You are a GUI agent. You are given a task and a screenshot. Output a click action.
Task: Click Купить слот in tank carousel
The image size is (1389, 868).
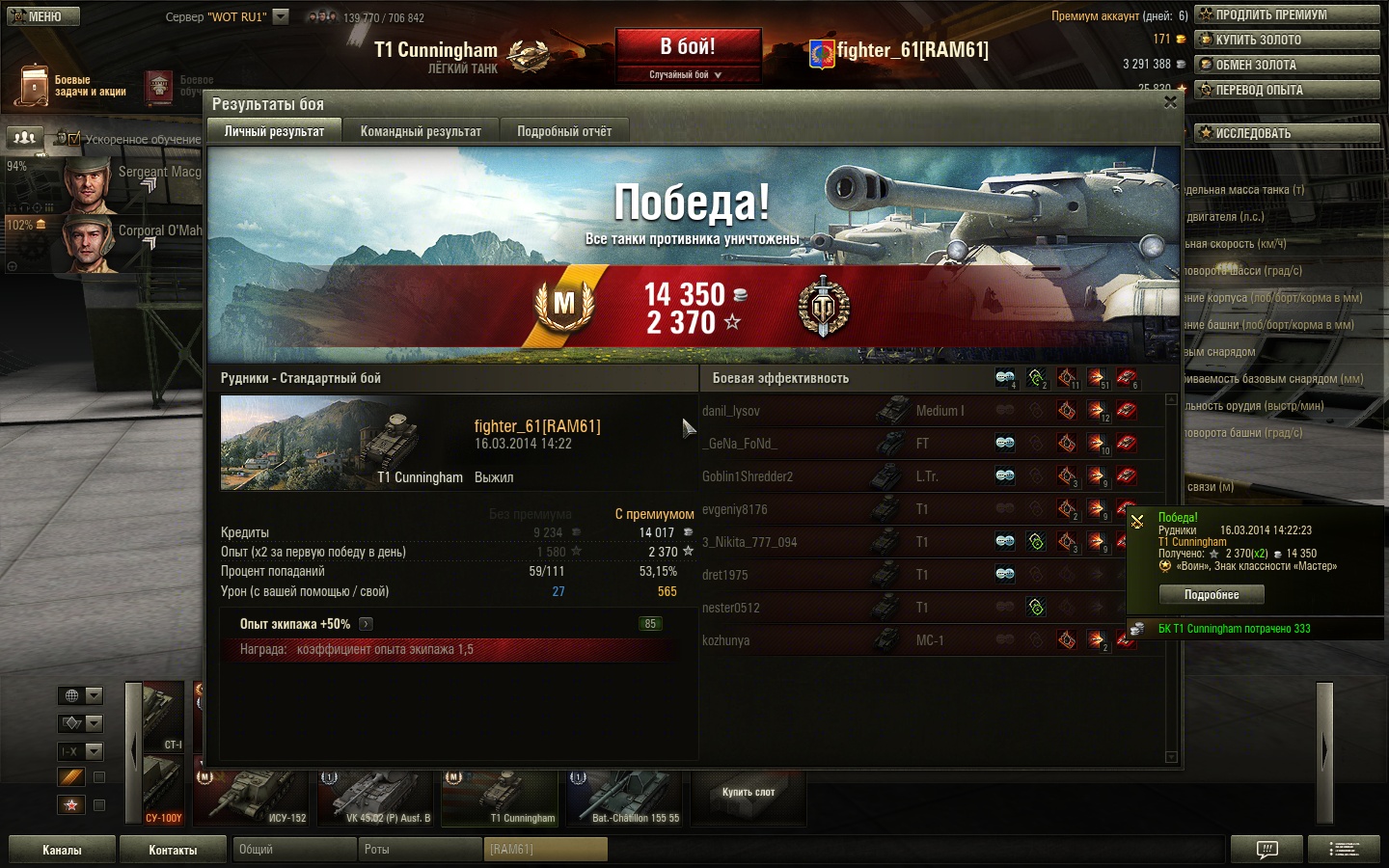[749, 793]
